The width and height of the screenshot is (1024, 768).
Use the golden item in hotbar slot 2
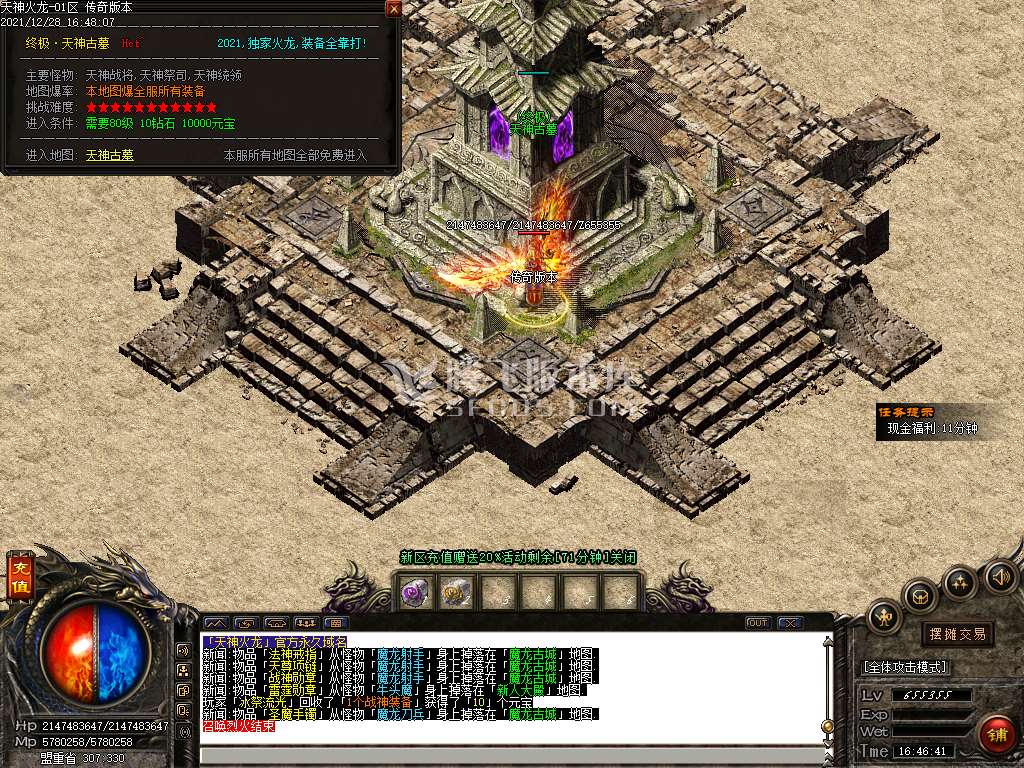457,593
